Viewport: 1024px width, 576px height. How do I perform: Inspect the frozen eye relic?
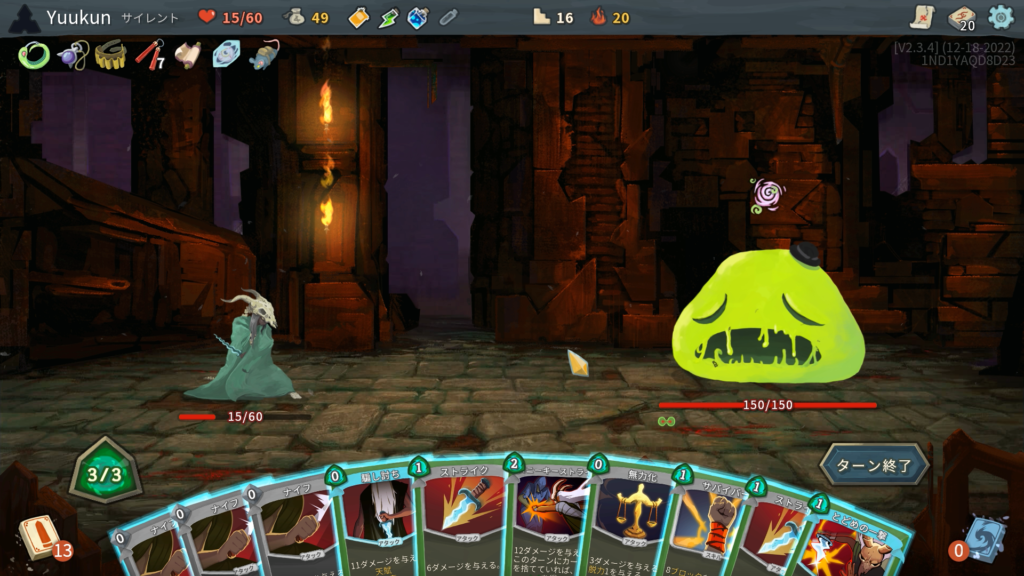(x=226, y=54)
